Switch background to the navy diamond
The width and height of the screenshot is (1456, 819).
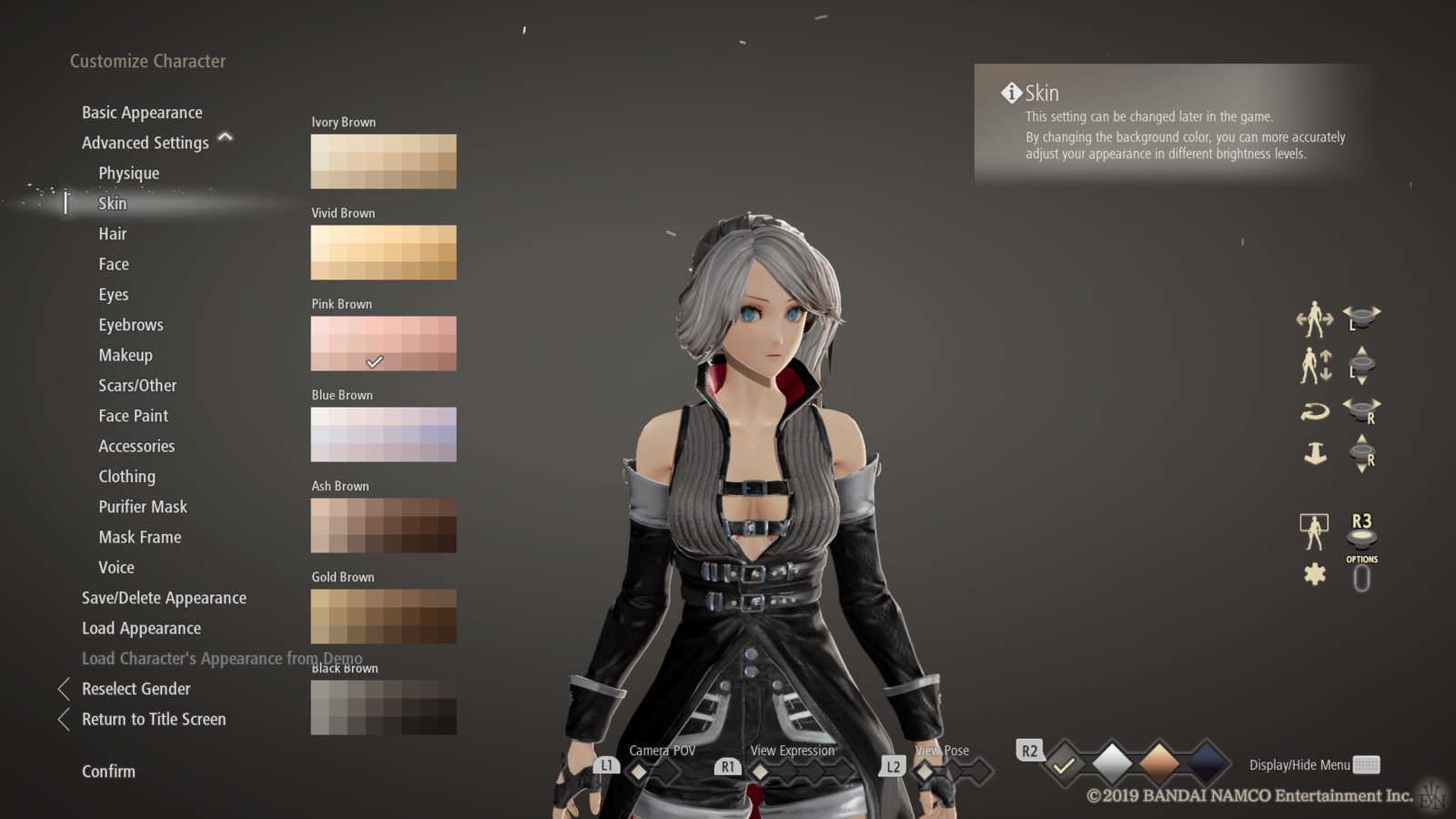1205,764
